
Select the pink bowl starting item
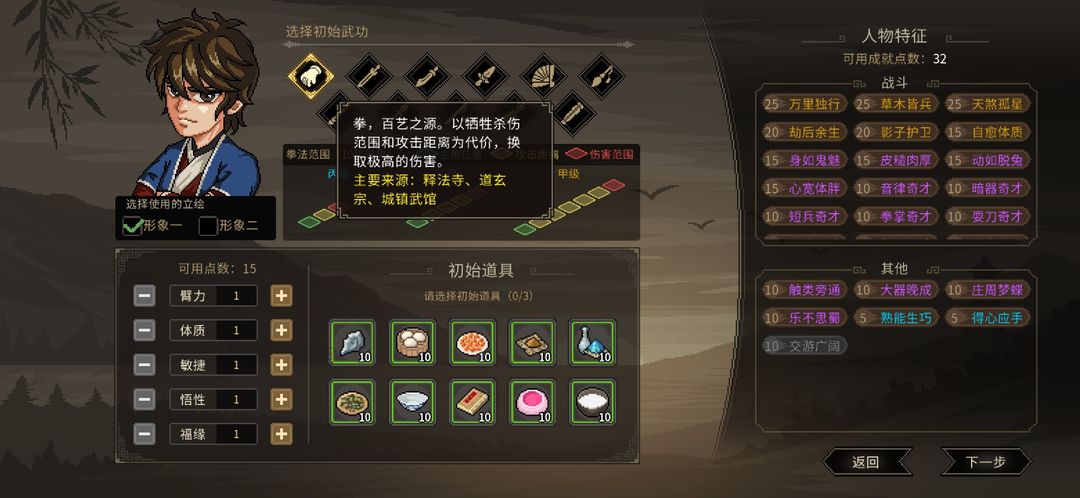click(532, 402)
